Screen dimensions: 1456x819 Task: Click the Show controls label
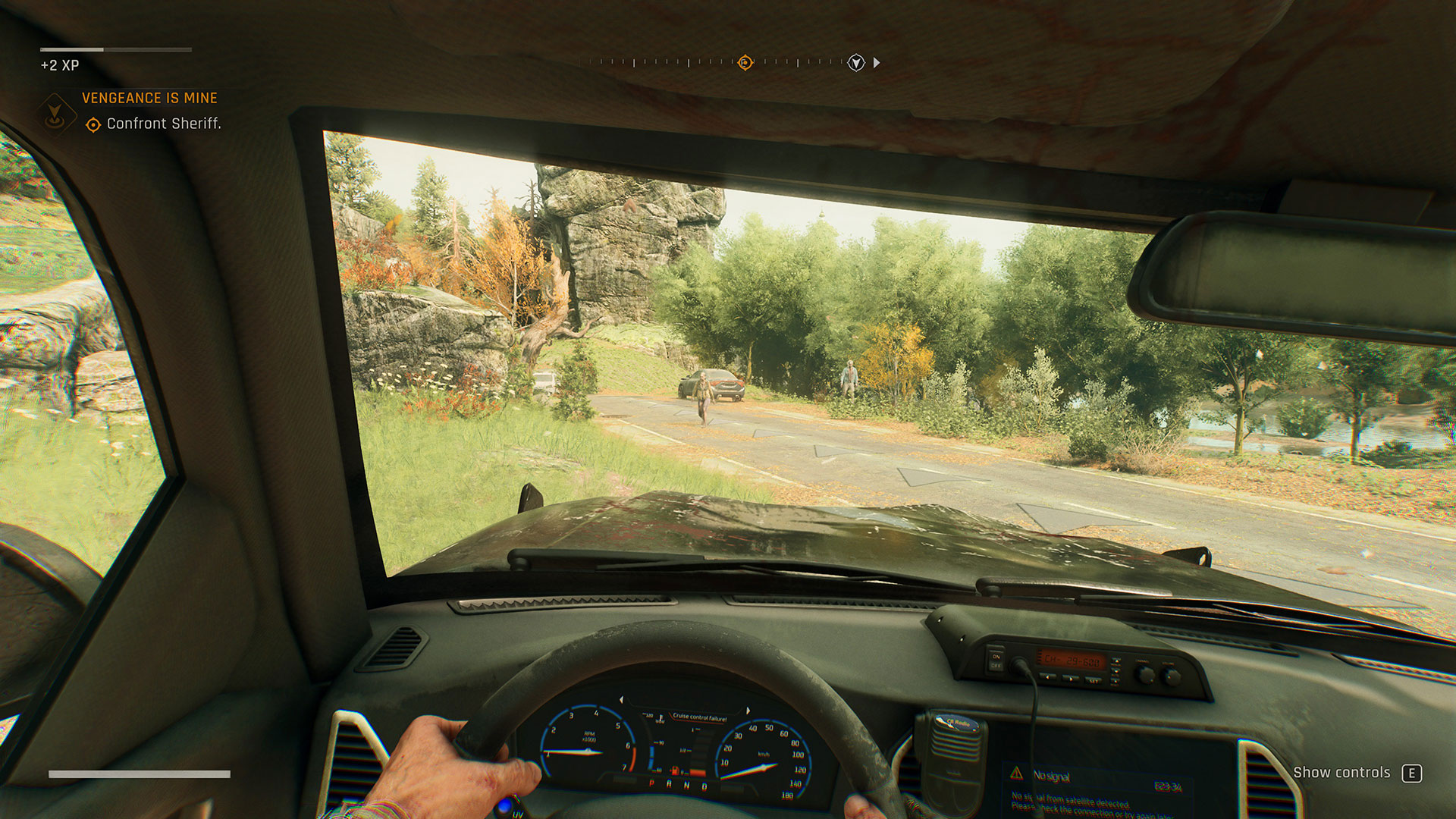[1341, 773]
